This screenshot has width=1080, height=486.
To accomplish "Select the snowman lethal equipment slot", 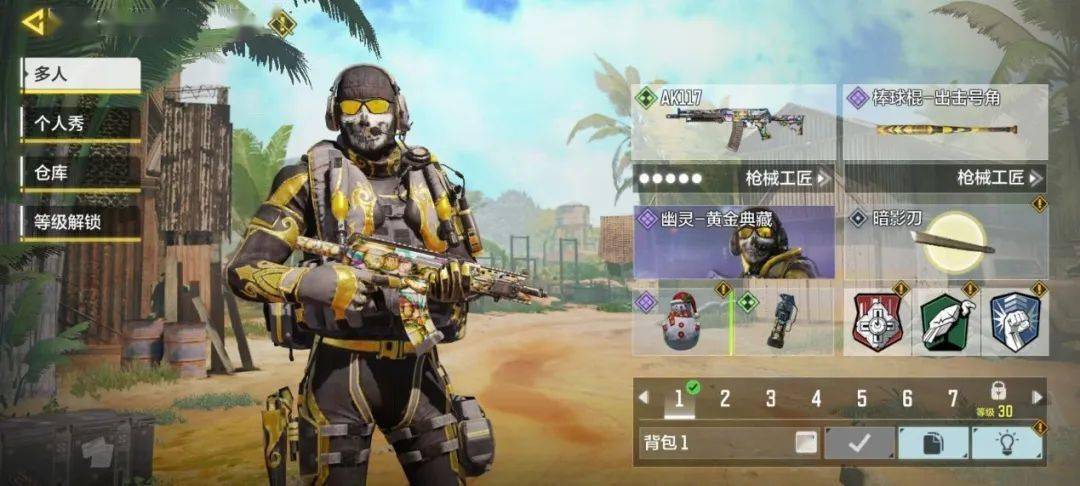I will [x=683, y=320].
